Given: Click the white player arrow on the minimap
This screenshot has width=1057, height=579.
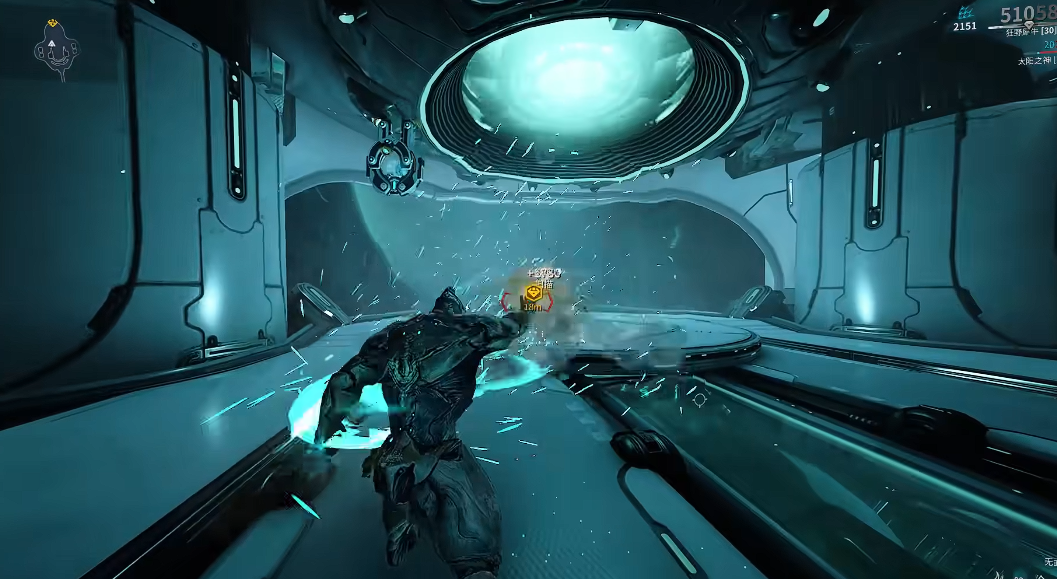Looking at the screenshot, I should pos(51,44).
